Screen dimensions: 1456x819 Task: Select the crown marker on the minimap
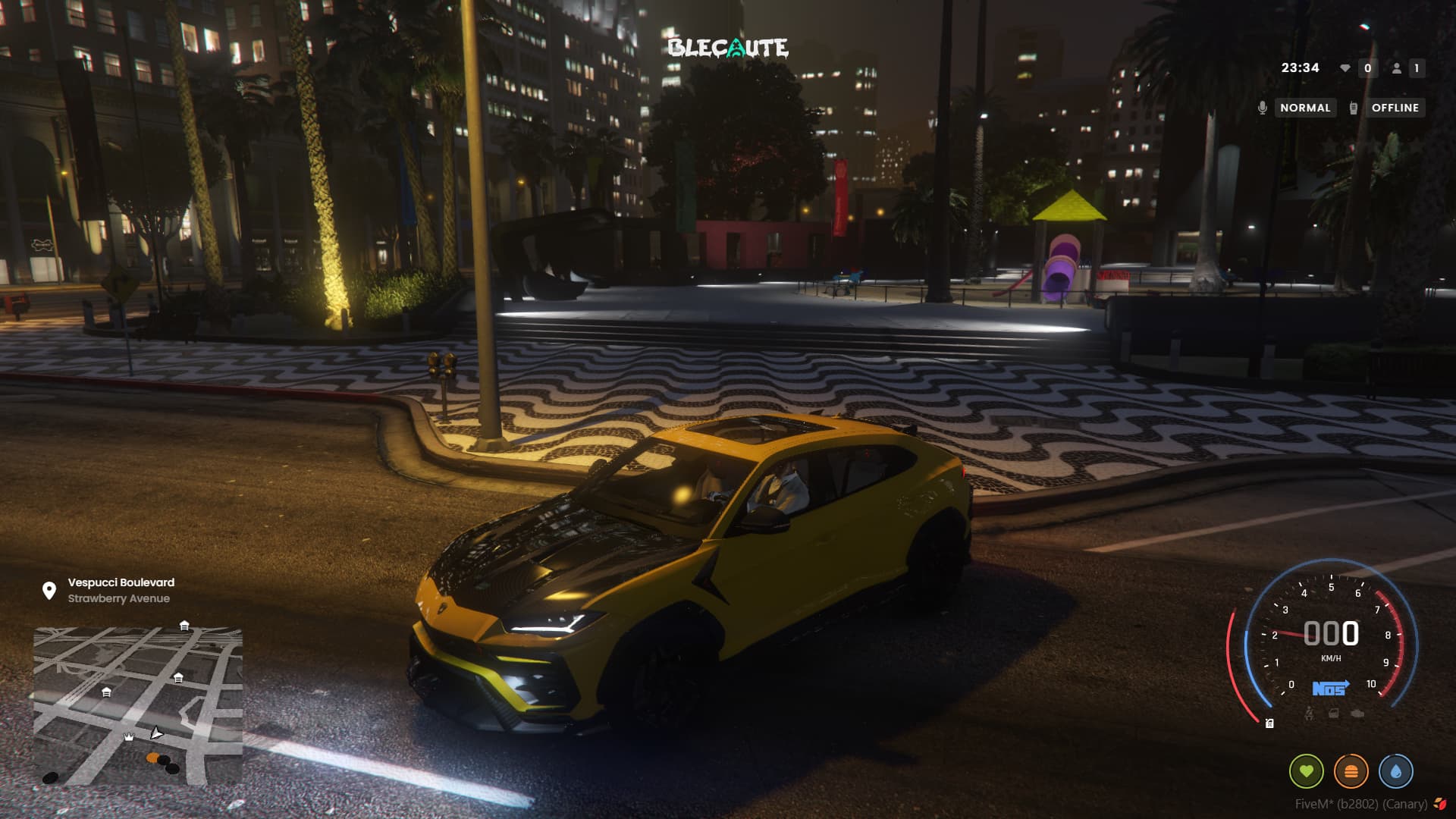coord(129,737)
